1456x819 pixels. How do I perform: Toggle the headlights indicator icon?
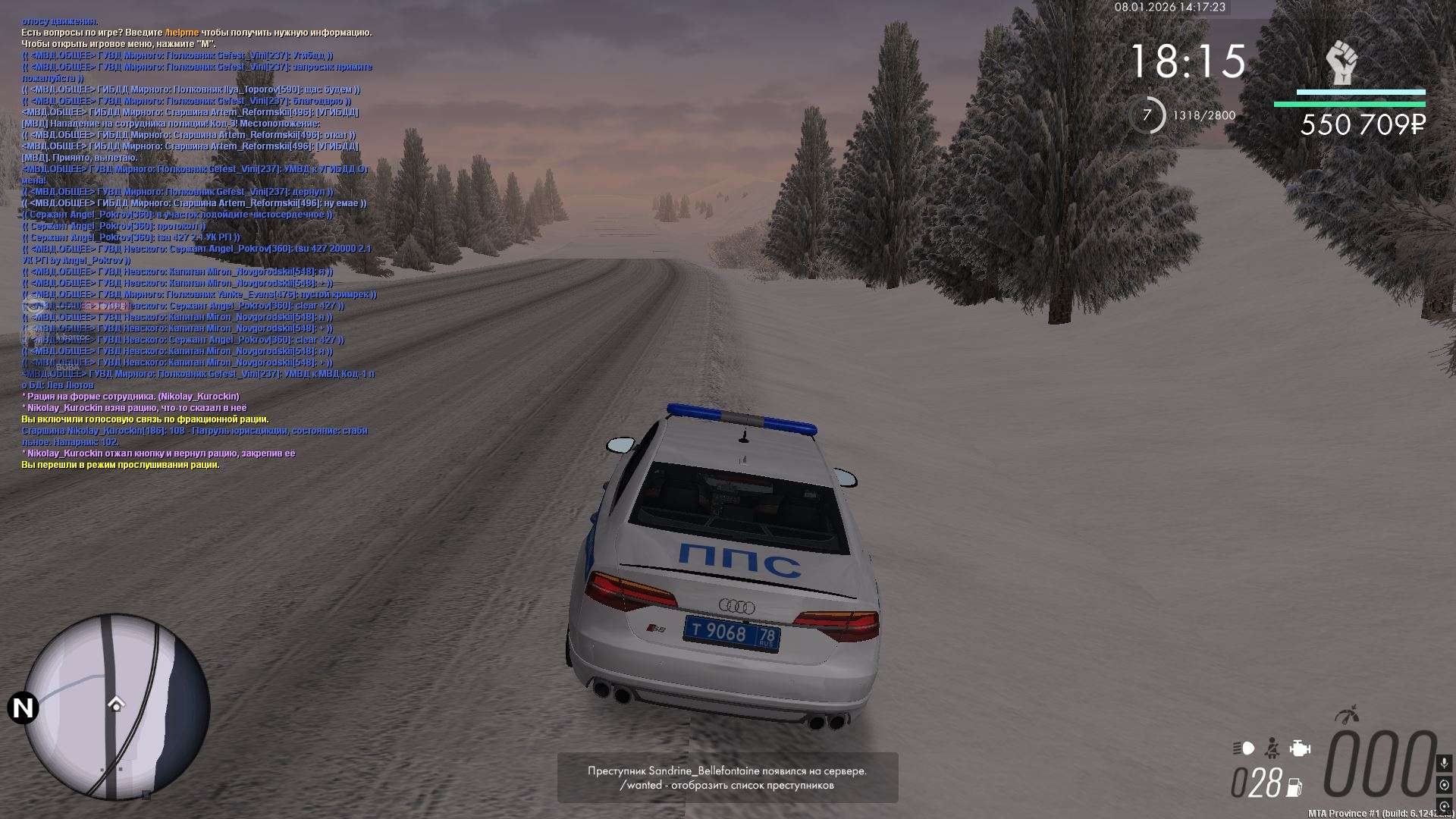coord(1244,748)
